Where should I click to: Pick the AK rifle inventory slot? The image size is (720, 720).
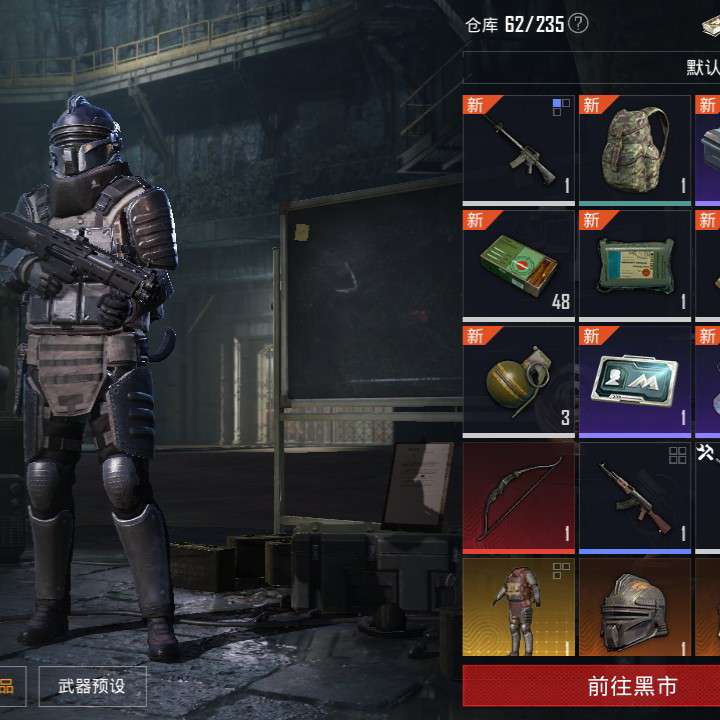point(635,497)
